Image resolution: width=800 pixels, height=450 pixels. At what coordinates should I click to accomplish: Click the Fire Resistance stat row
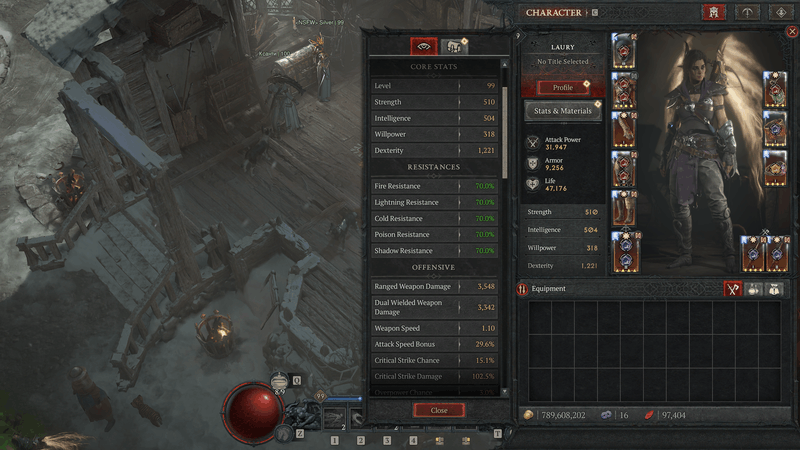pos(436,186)
